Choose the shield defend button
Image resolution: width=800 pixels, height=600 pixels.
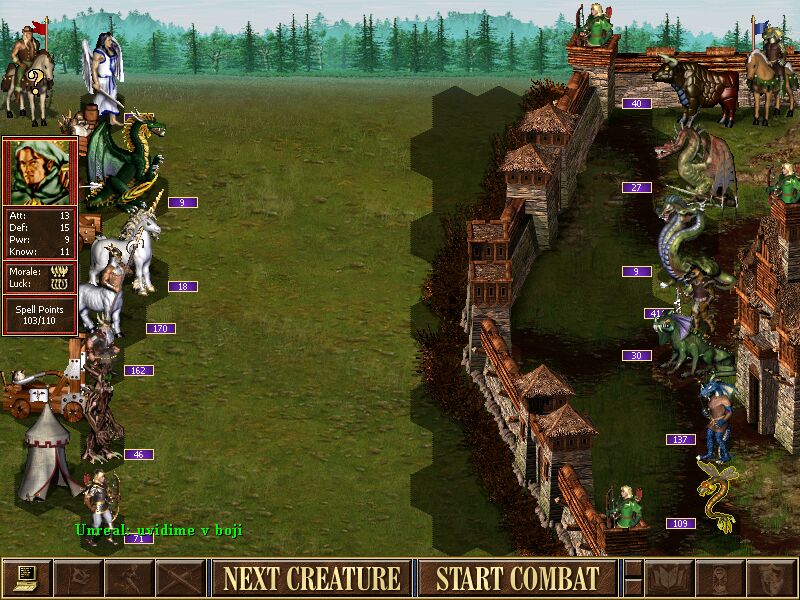click(771, 578)
